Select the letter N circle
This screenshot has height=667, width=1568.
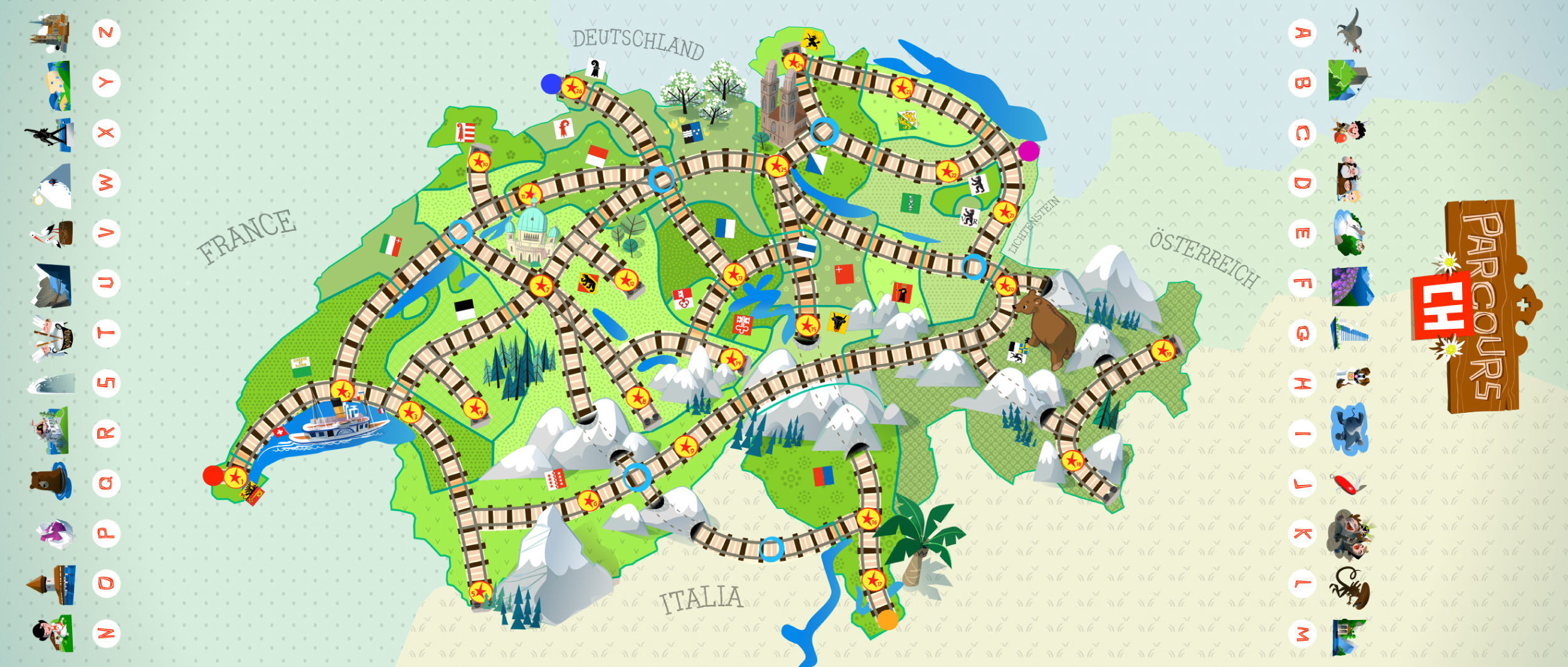(106, 632)
